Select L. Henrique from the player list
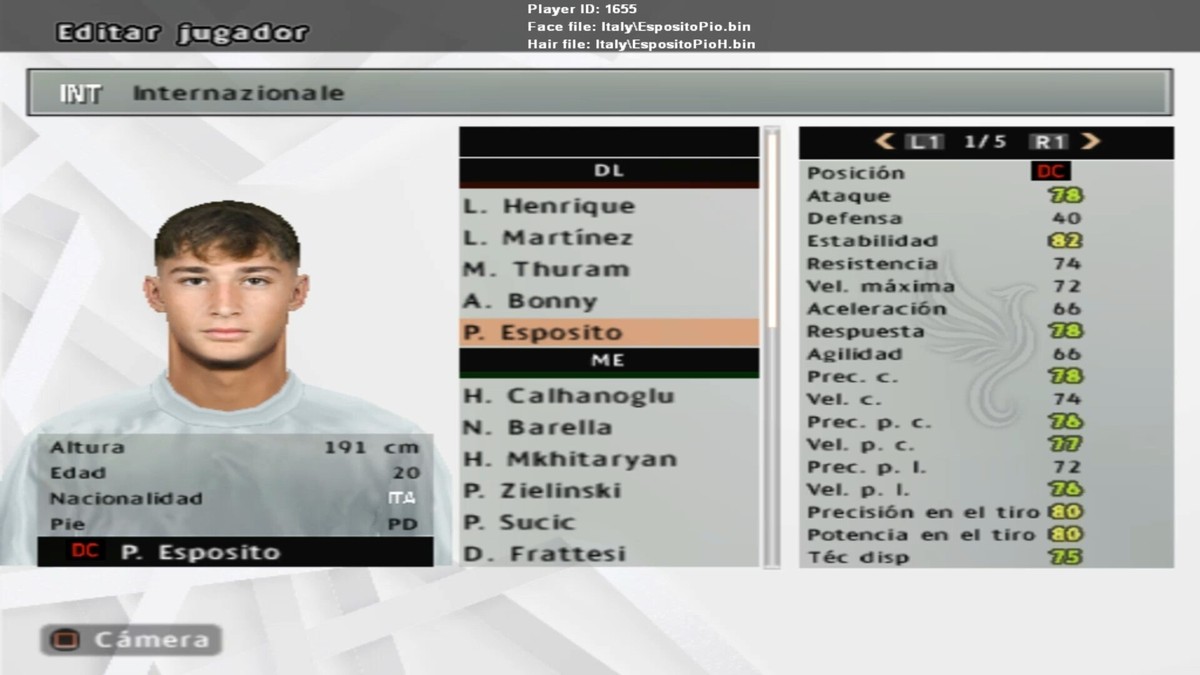1200x675 pixels. point(548,206)
